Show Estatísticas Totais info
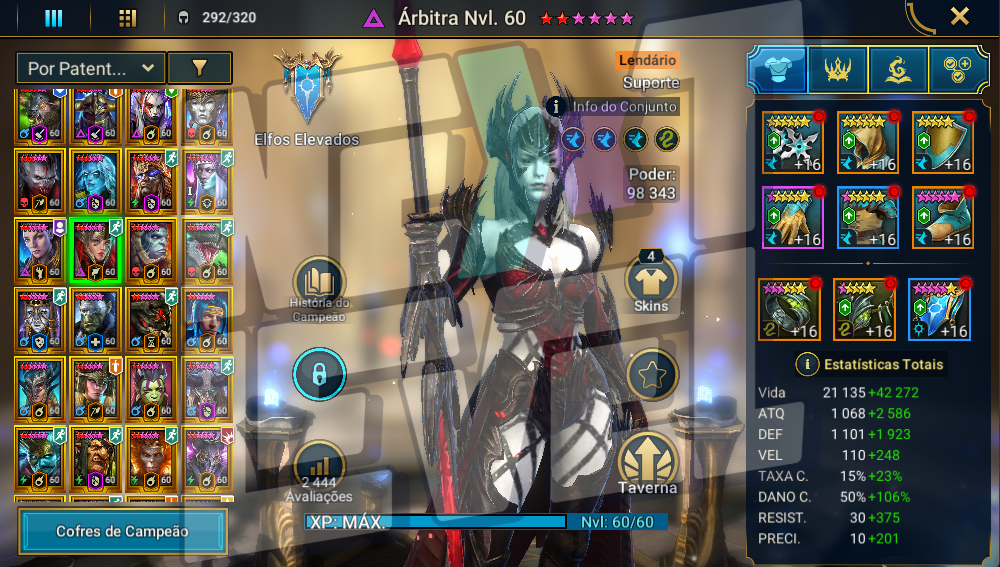 [804, 364]
